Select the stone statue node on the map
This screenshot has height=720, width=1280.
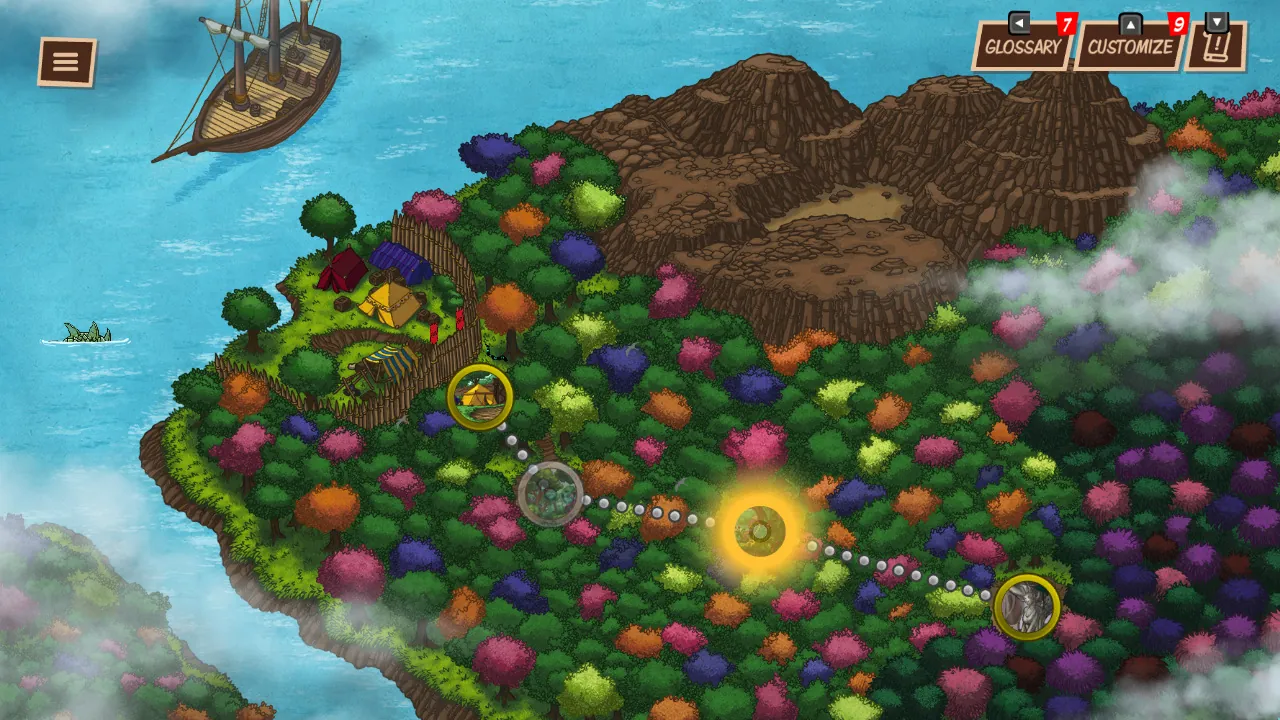1028,607
